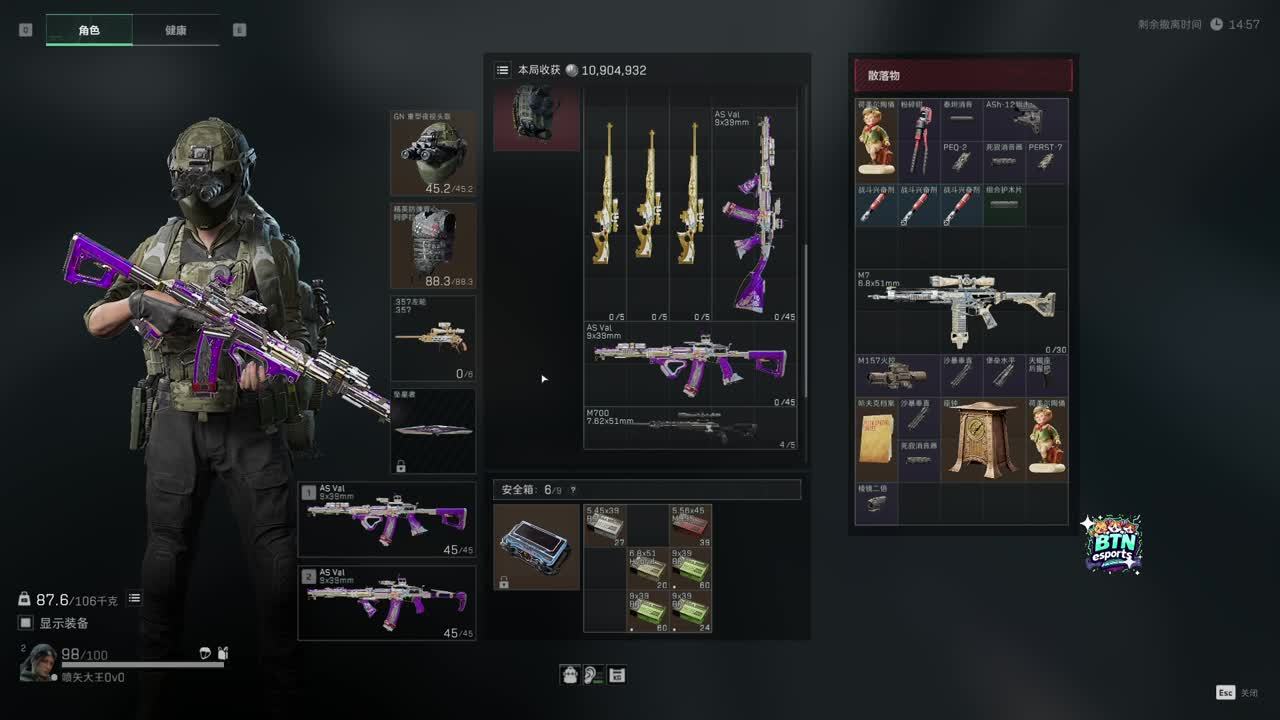1280x720 pixels.
Task: Choose the AS Val in primary slot 1
Action: click(x=387, y=519)
